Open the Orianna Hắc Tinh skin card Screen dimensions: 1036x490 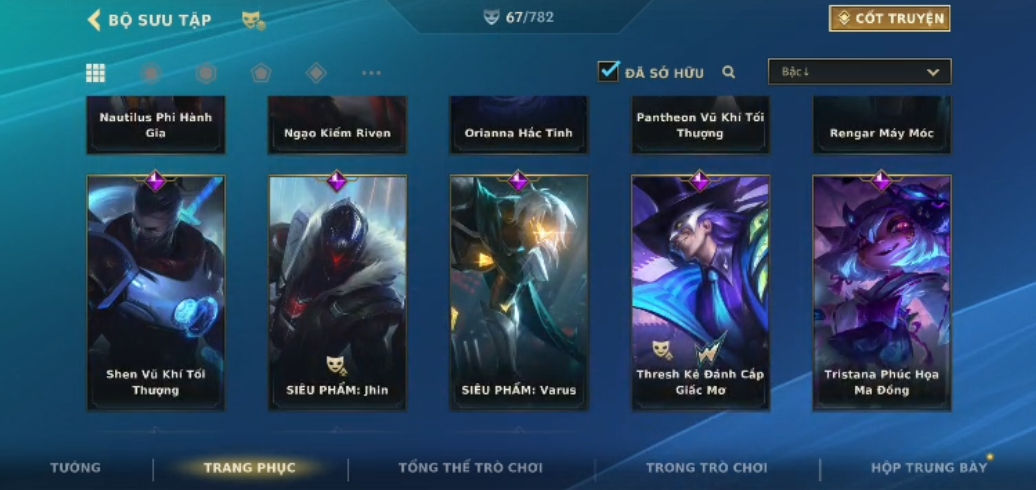coord(519,125)
